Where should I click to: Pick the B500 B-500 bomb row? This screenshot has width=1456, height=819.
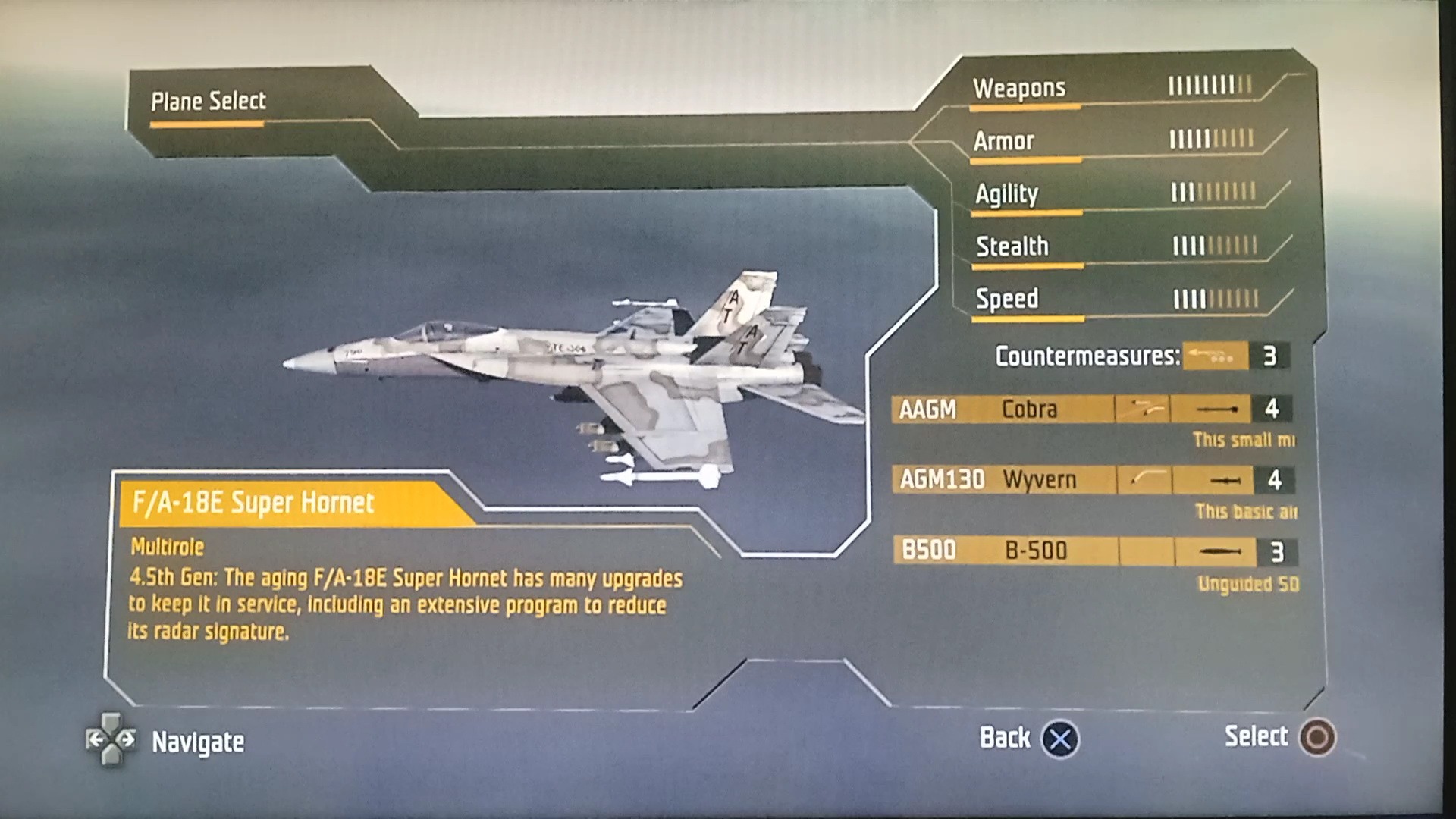point(1094,551)
